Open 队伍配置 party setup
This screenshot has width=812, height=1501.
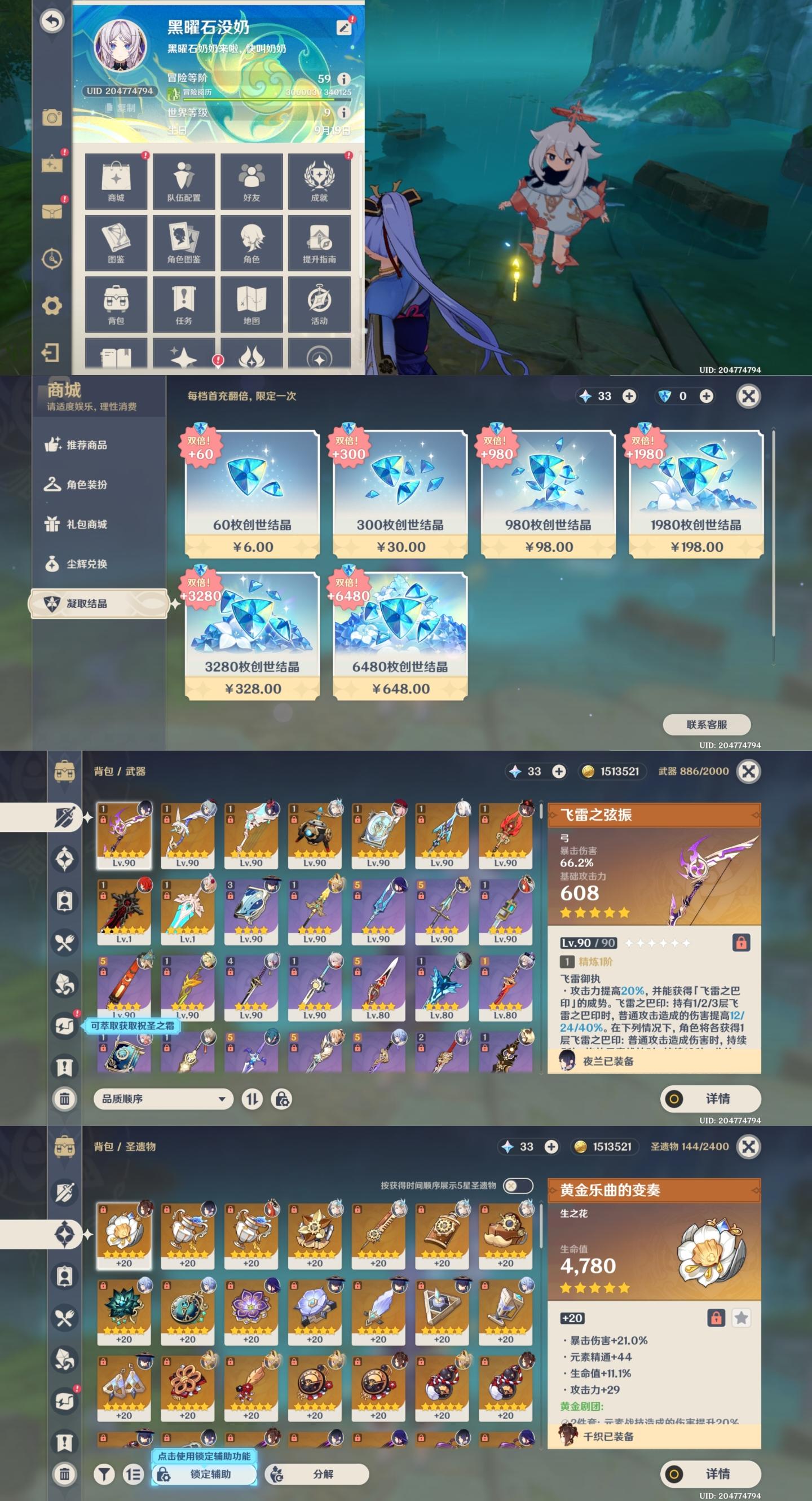pyautogui.click(x=183, y=181)
